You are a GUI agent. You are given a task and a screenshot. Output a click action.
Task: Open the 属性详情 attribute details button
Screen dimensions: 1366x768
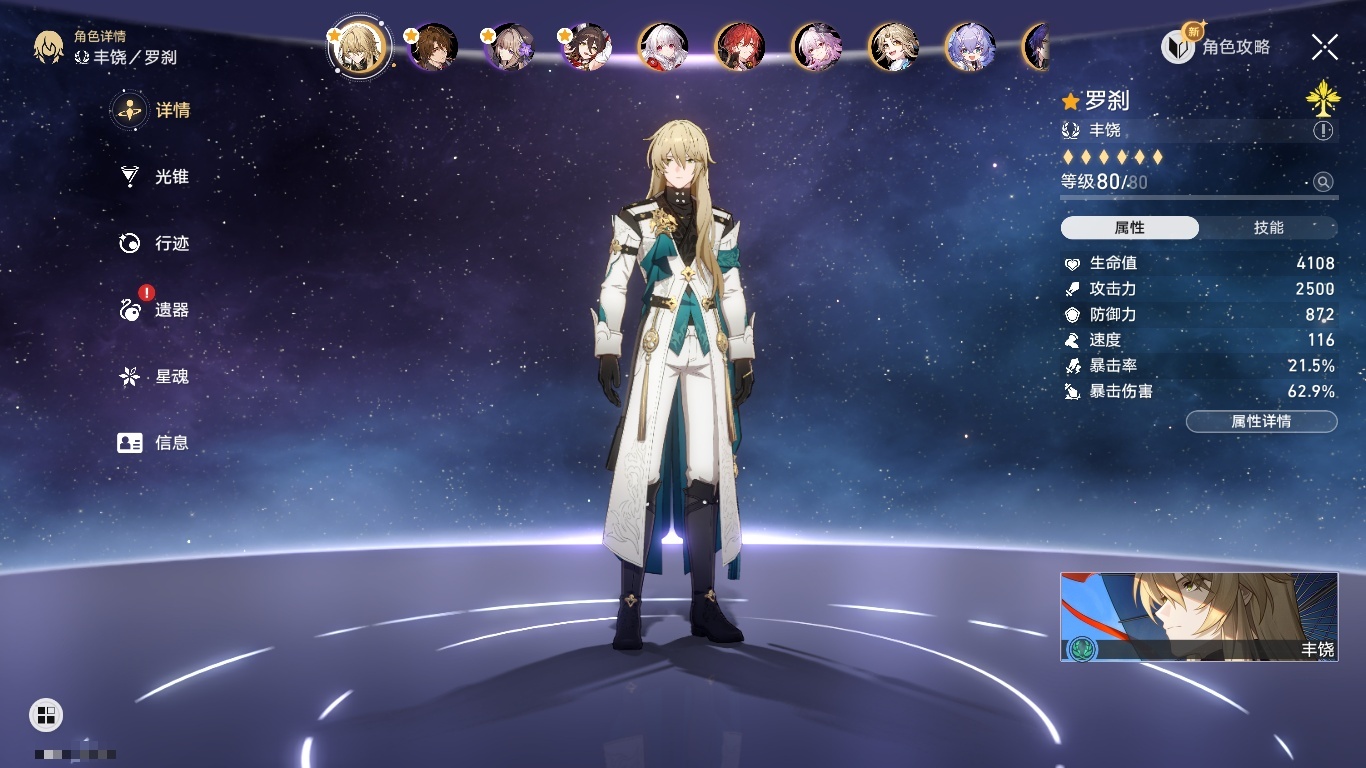(1261, 422)
